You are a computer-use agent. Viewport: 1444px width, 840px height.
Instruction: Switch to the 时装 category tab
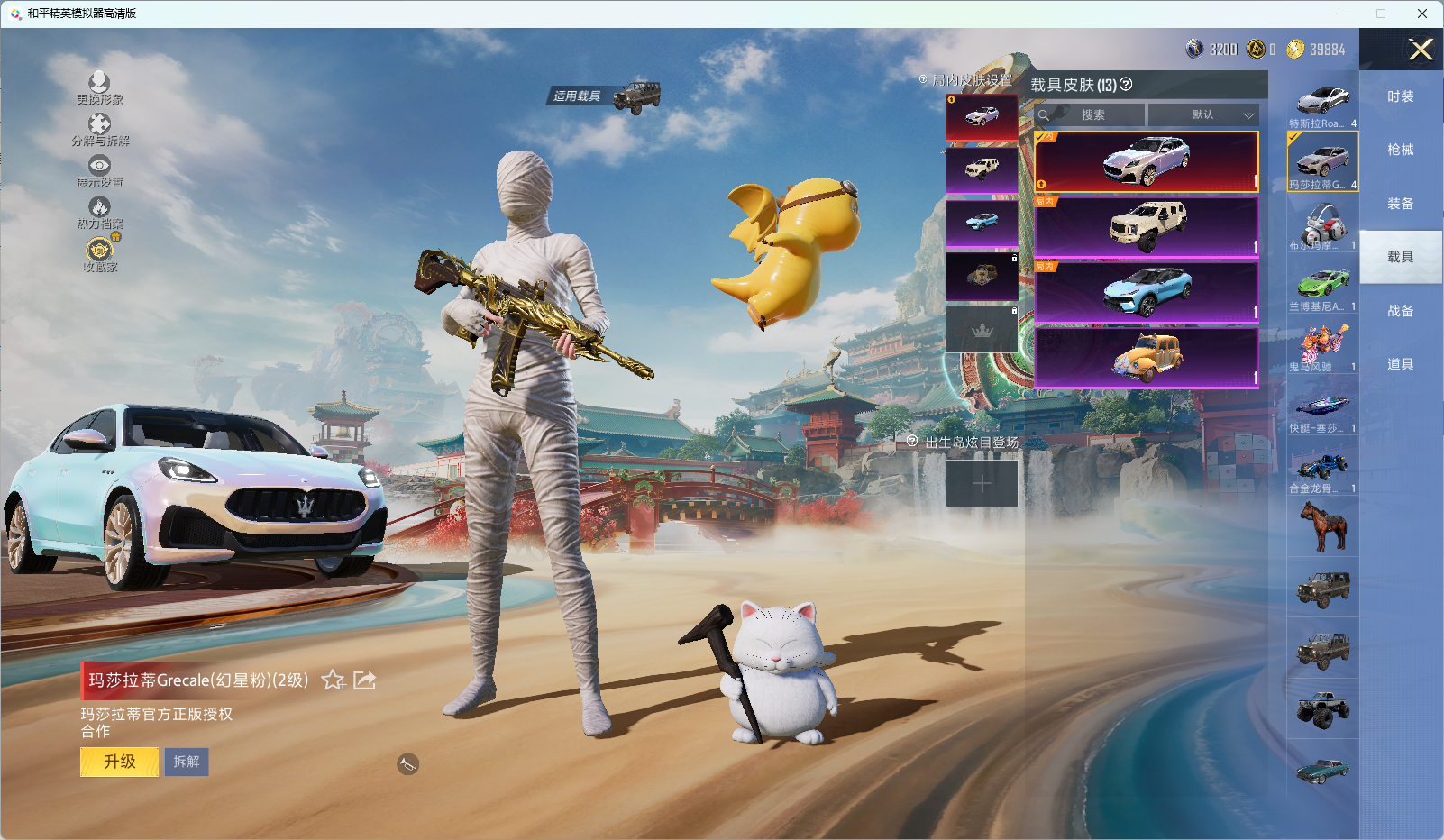click(1400, 96)
